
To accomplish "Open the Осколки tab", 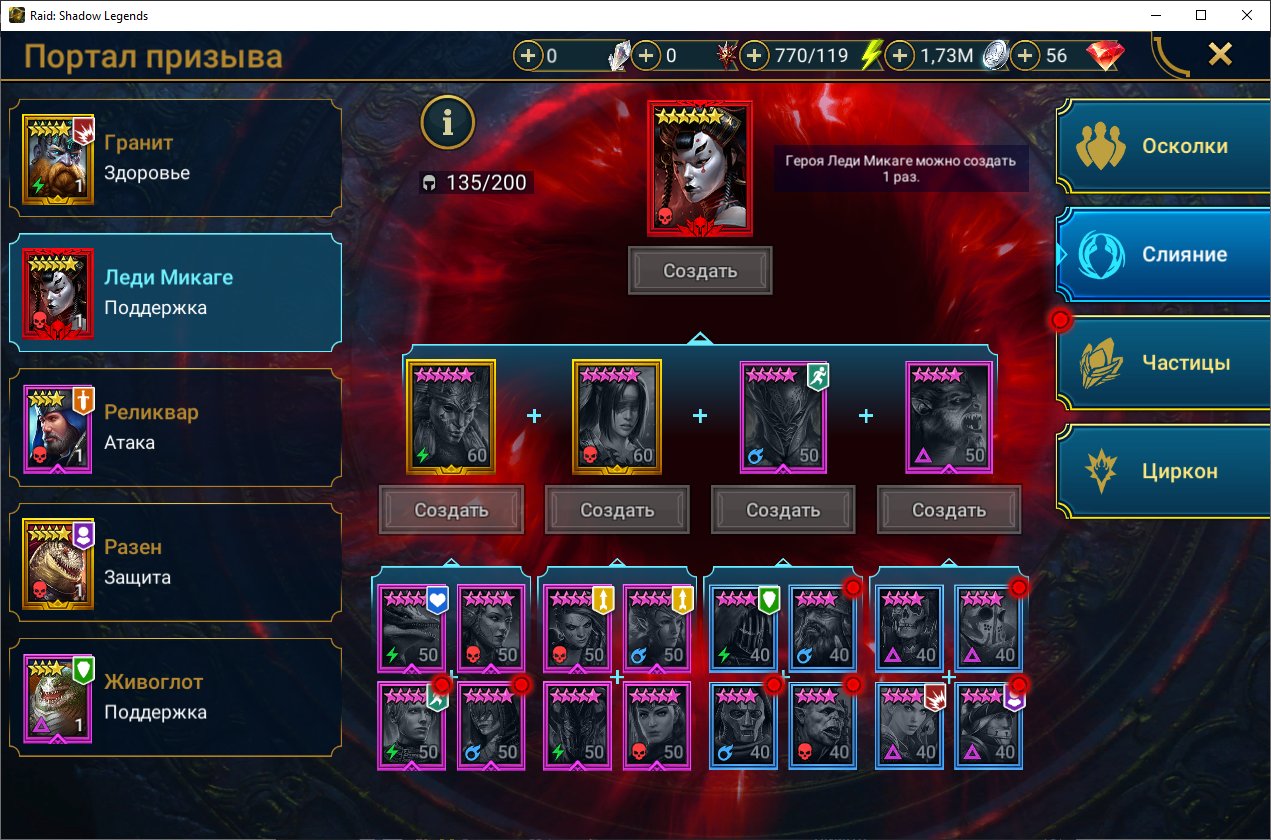I will pos(1165,146).
